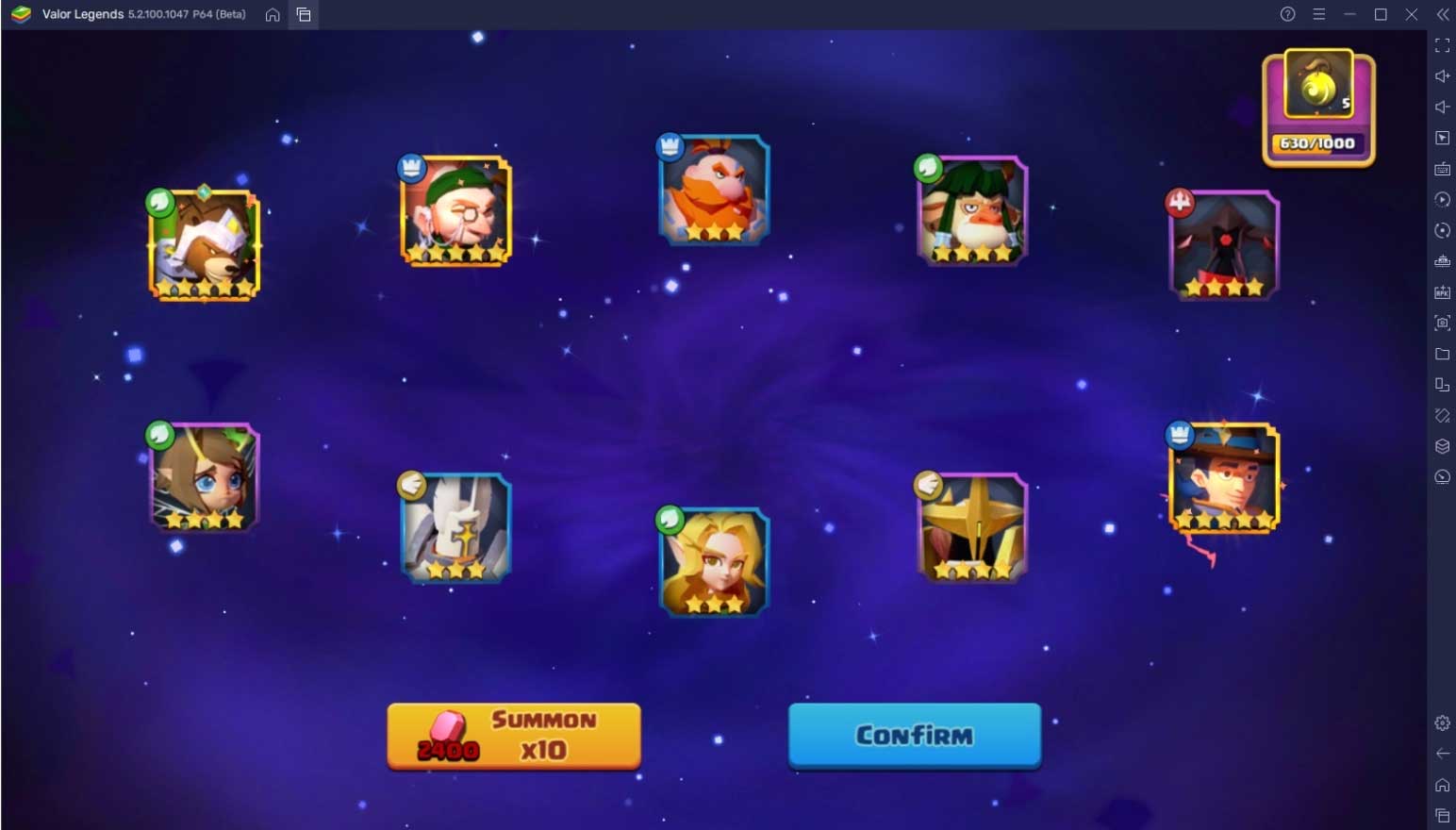The image size is (1456, 830).
Task: Collapse the sidebar with the double-chevron
Action: tap(1442, 14)
